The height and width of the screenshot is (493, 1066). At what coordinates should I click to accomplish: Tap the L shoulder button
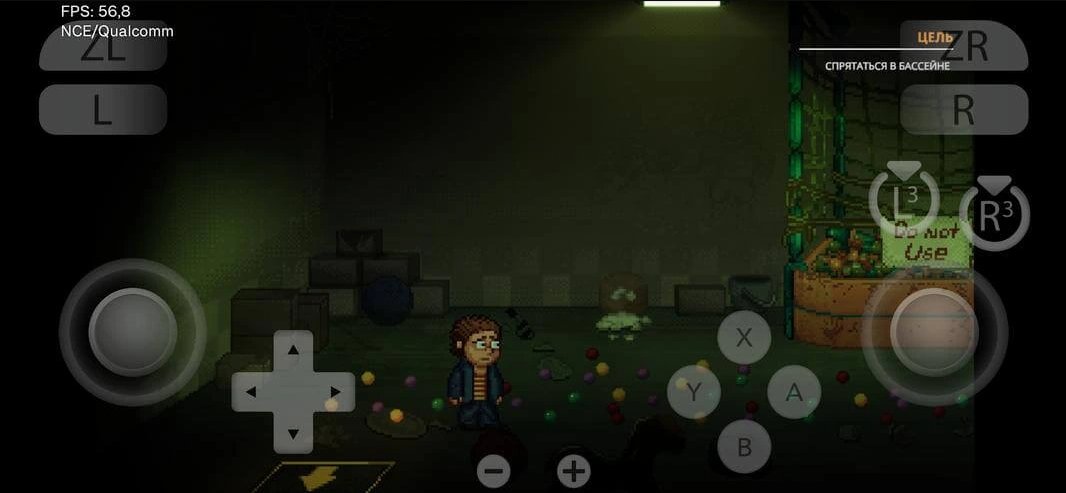coord(103,110)
